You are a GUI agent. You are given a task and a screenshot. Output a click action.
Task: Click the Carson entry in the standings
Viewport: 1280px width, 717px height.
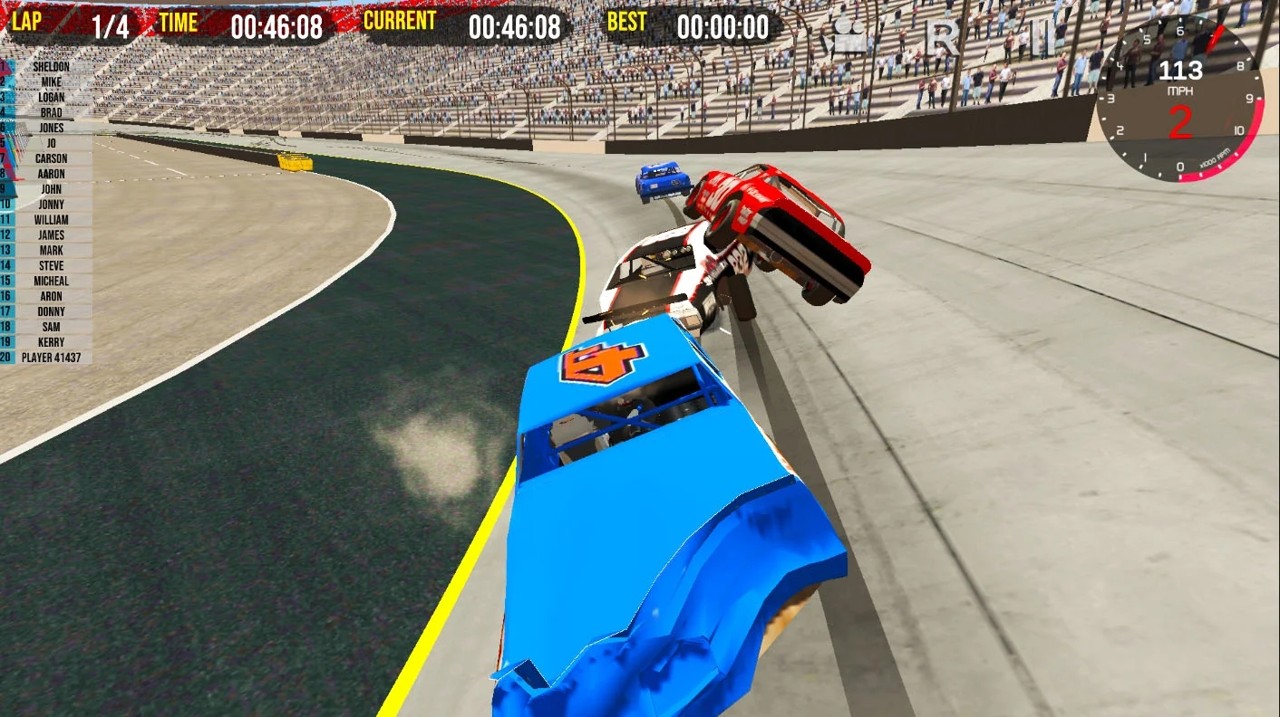click(50, 159)
